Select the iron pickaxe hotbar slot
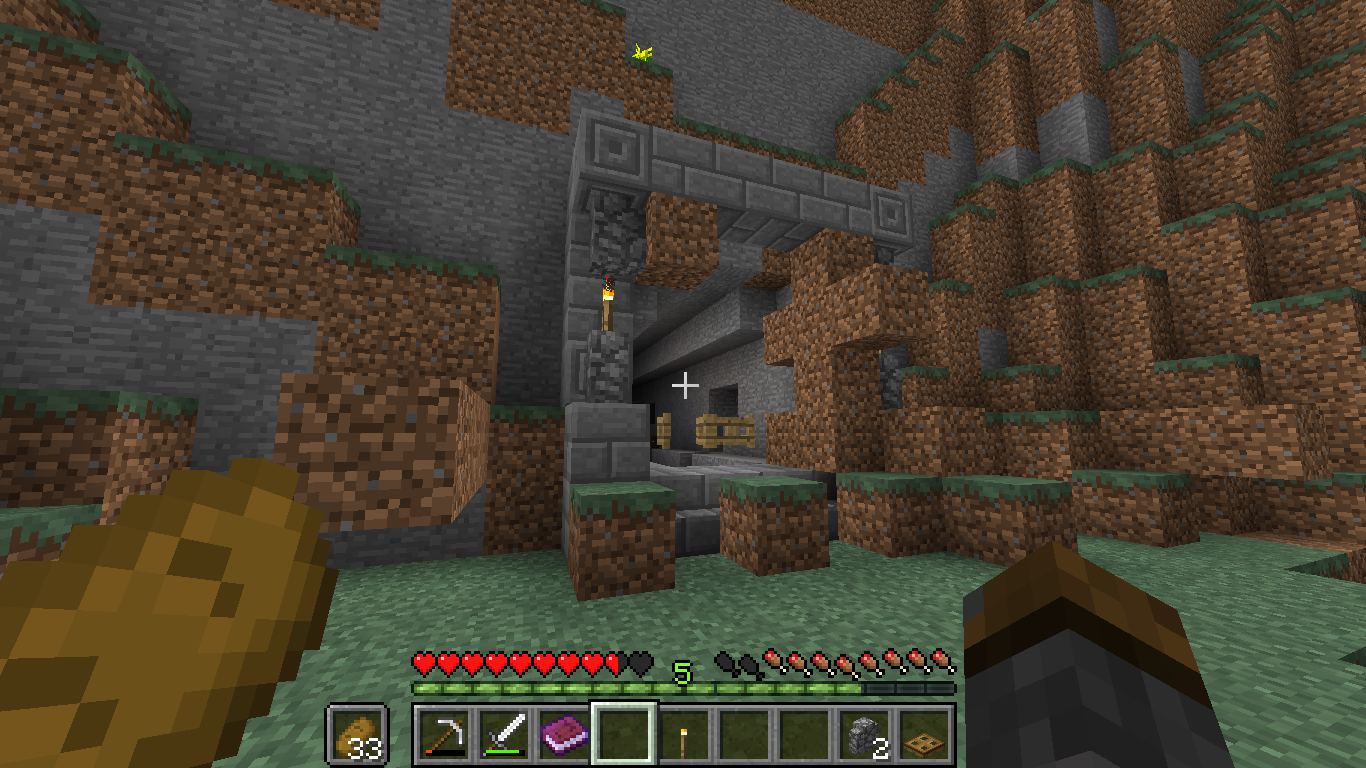This screenshot has width=1366, height=768. pyautogui.click(x=443, y=735)
